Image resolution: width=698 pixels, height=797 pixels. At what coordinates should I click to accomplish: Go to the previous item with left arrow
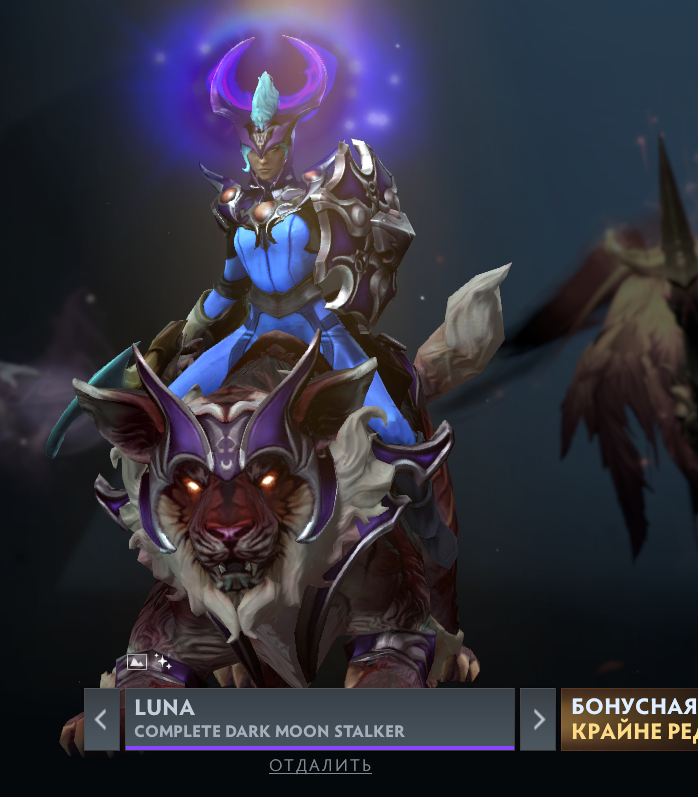coord(101,718)
